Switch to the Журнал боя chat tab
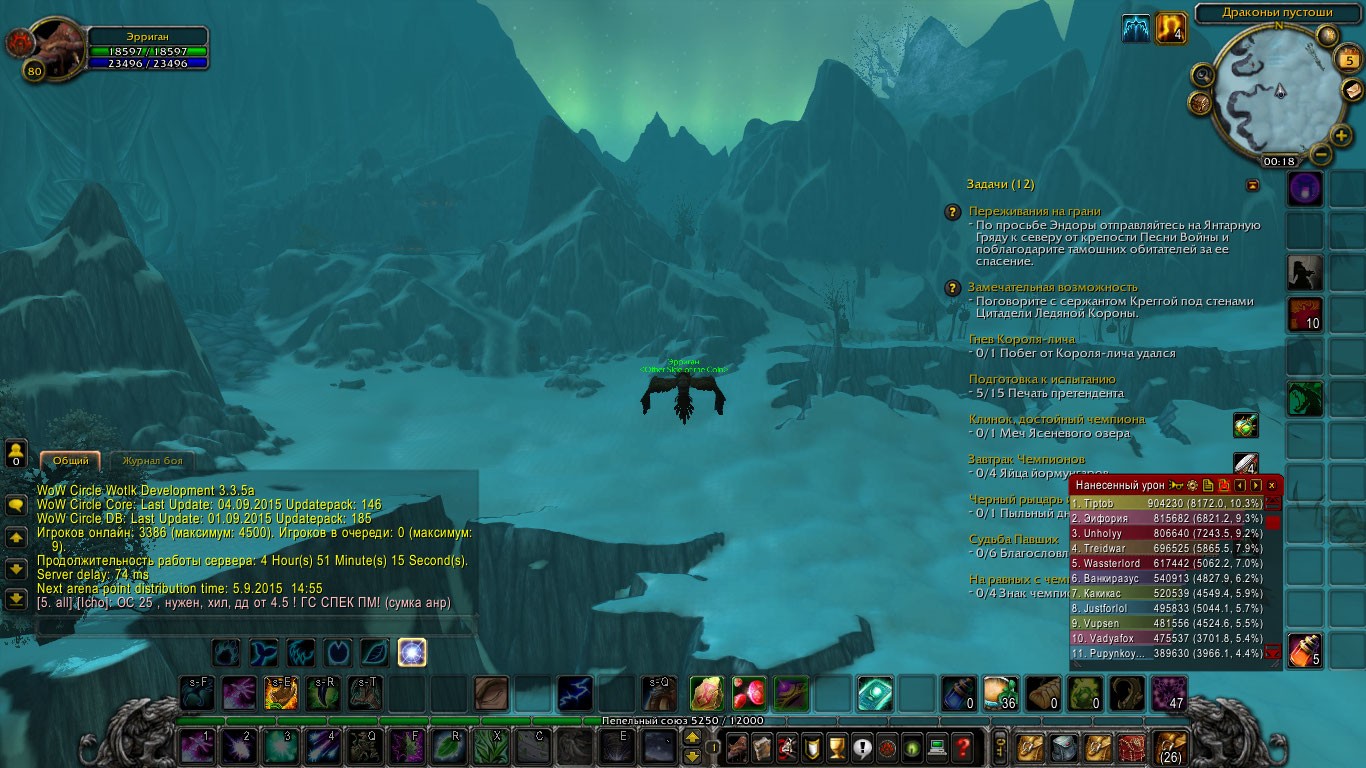This screenshot has width=1366, height=768. point(152,461)
